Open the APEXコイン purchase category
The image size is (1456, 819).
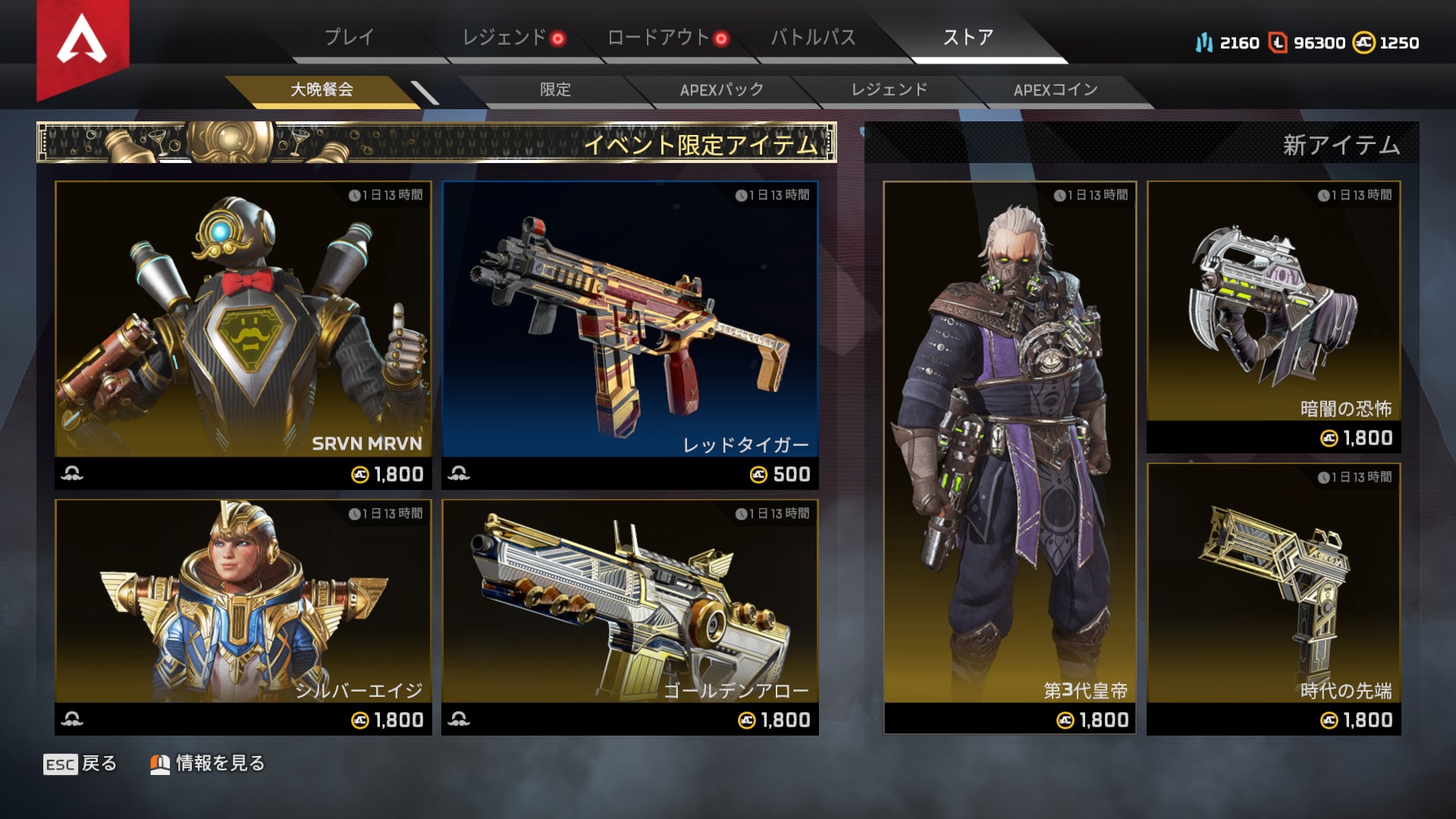pos(1055,89)
